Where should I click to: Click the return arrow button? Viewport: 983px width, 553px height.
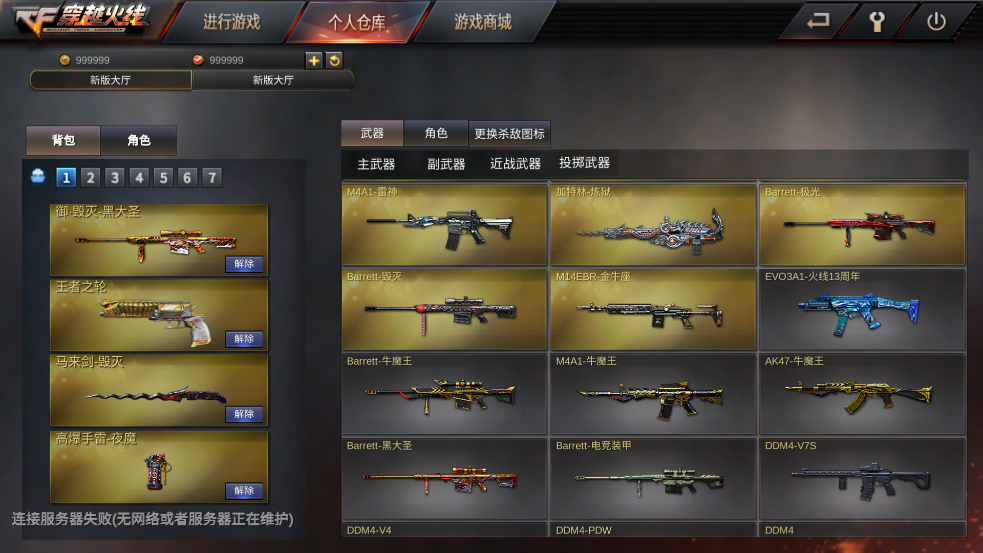[x=819, y=22]
